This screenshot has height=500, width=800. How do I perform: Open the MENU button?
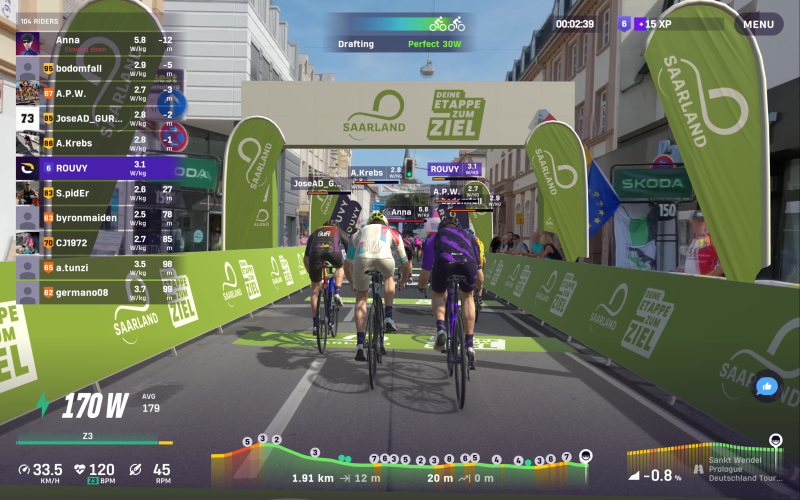[x=758, y=24]
